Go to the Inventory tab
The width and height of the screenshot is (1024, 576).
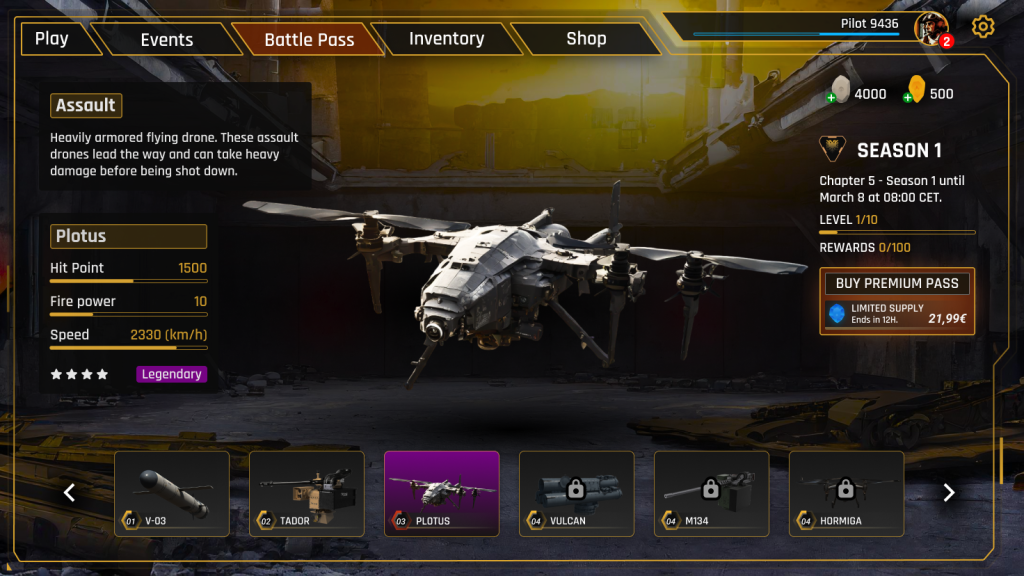click(446, 39)
